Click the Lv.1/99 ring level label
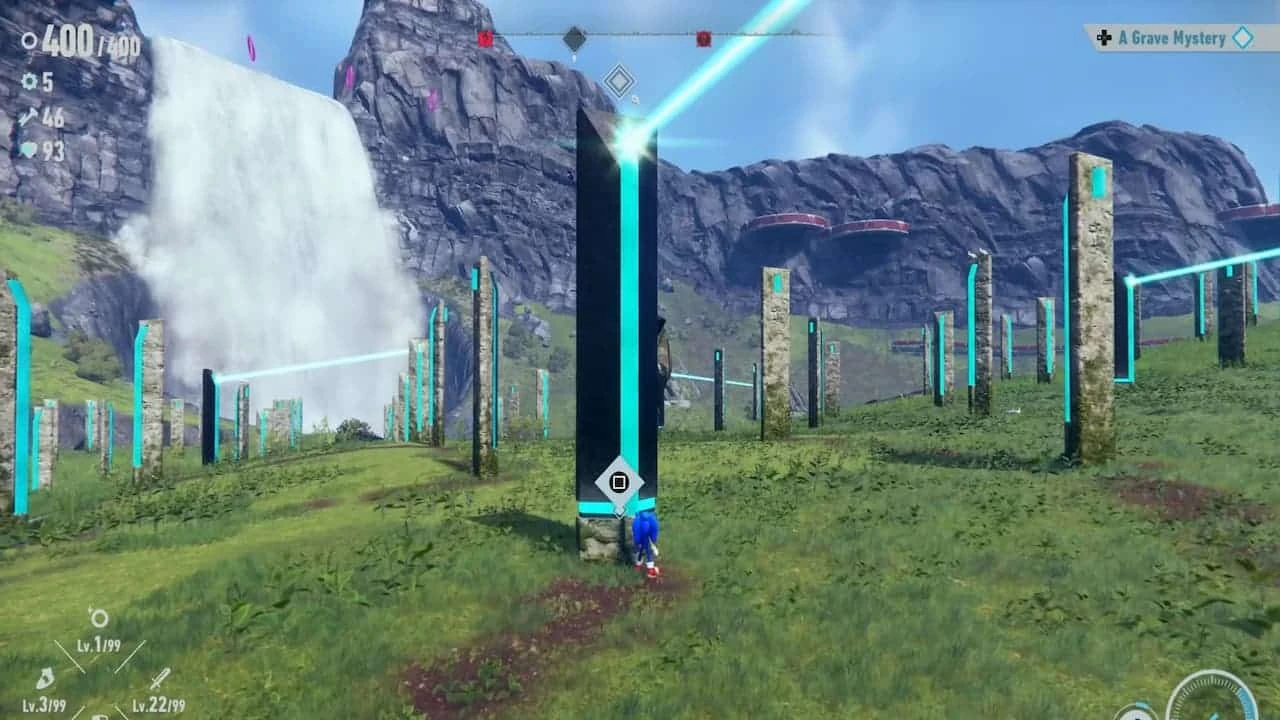Image resolution: width=1280 pixels, height=720 pixels. pos(98,646)
